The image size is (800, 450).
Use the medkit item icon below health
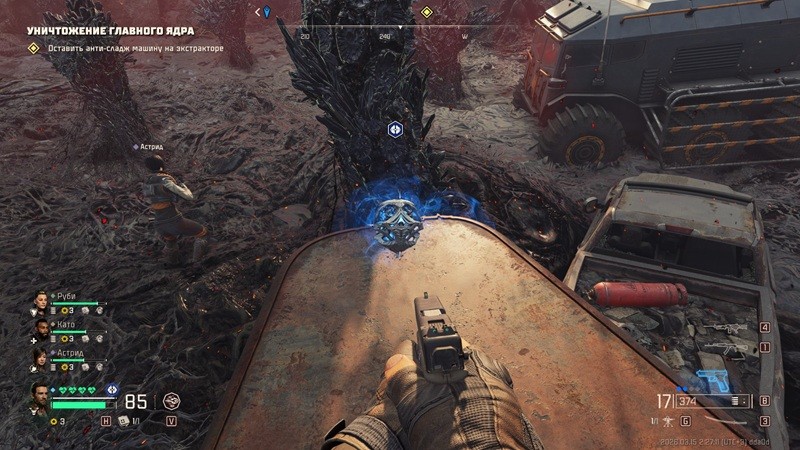click(124, 421)
